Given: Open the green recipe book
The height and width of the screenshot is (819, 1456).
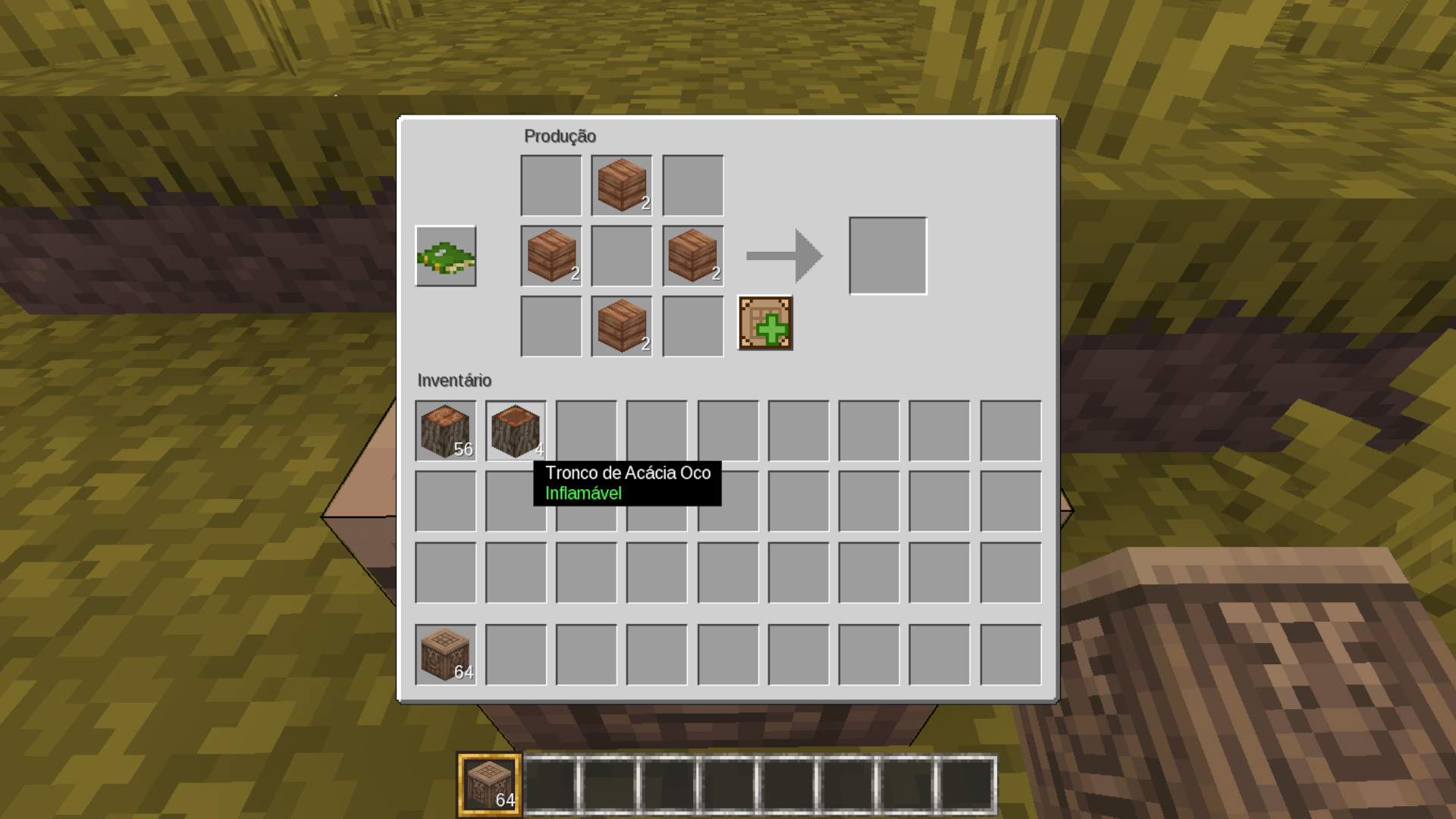Looking at the screenshot, I should pyautogui.click(x=446, y=256).
